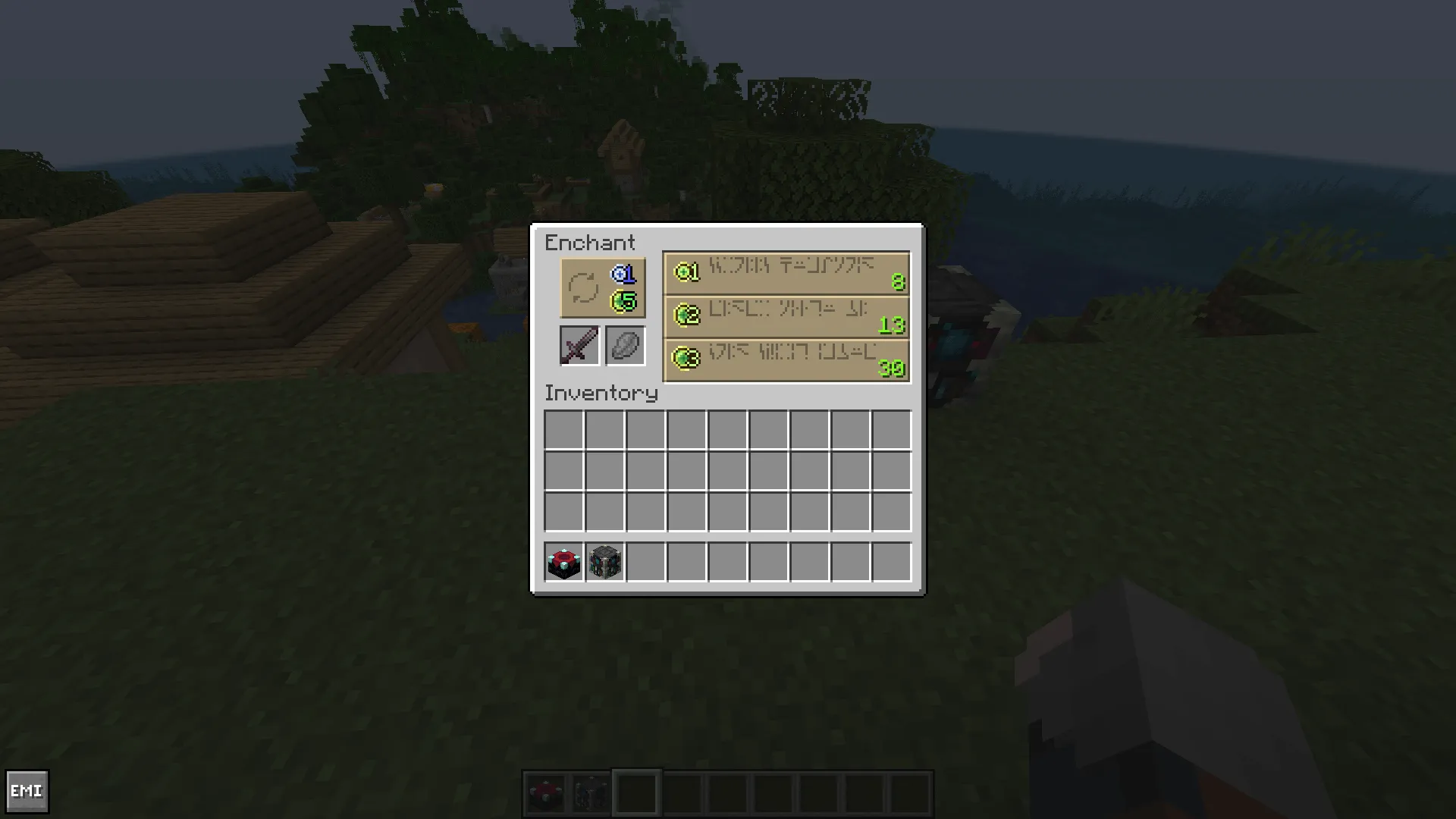Image resolution: width=1456 pixels, height=819 pixels.
Task: Grab the dark spawner-like block in the inventory
Action: tap(604, 561)
